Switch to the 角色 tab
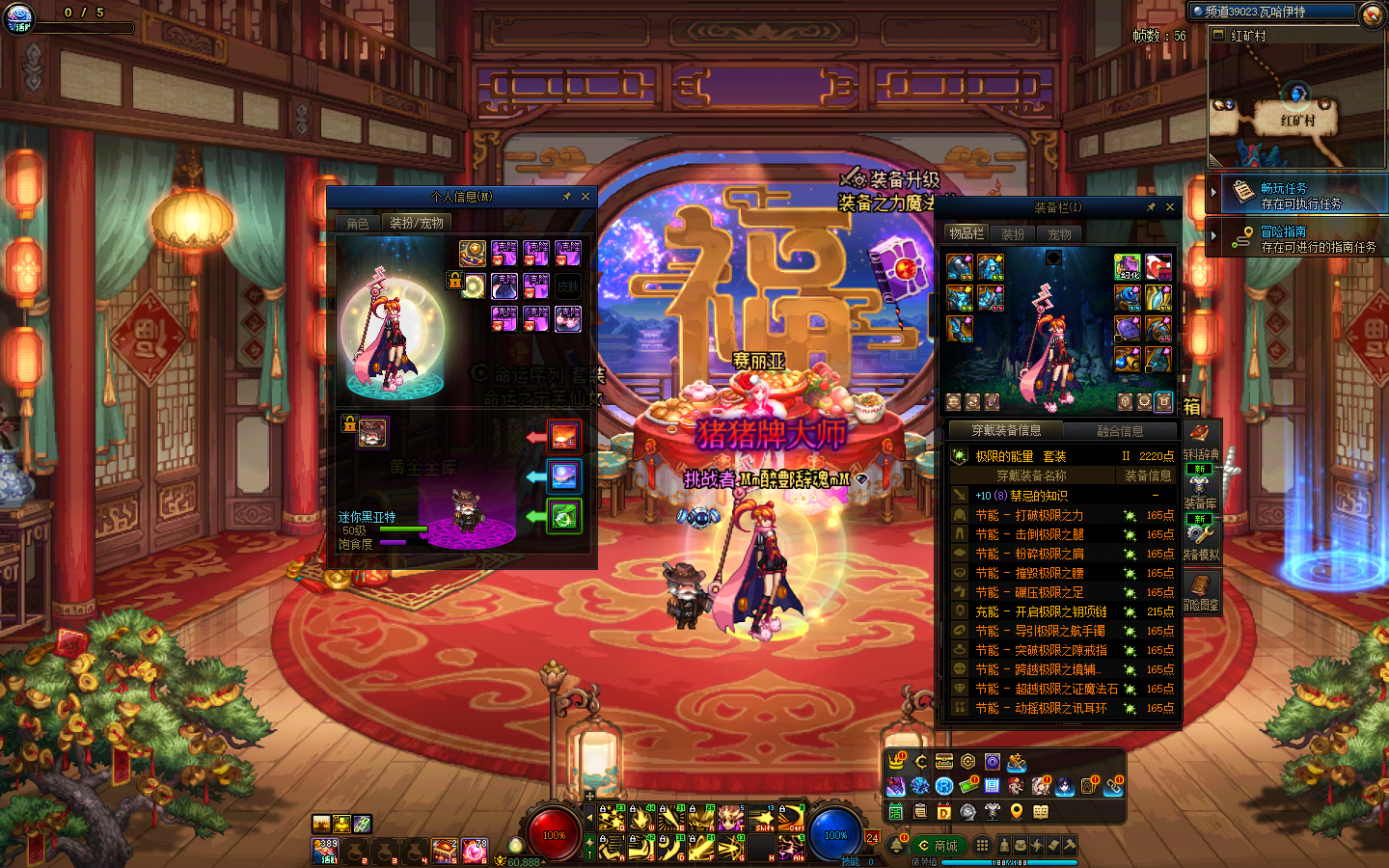The height and width of the screenshot is (868, 1389). pyautogui.click(x=358, y=224)
